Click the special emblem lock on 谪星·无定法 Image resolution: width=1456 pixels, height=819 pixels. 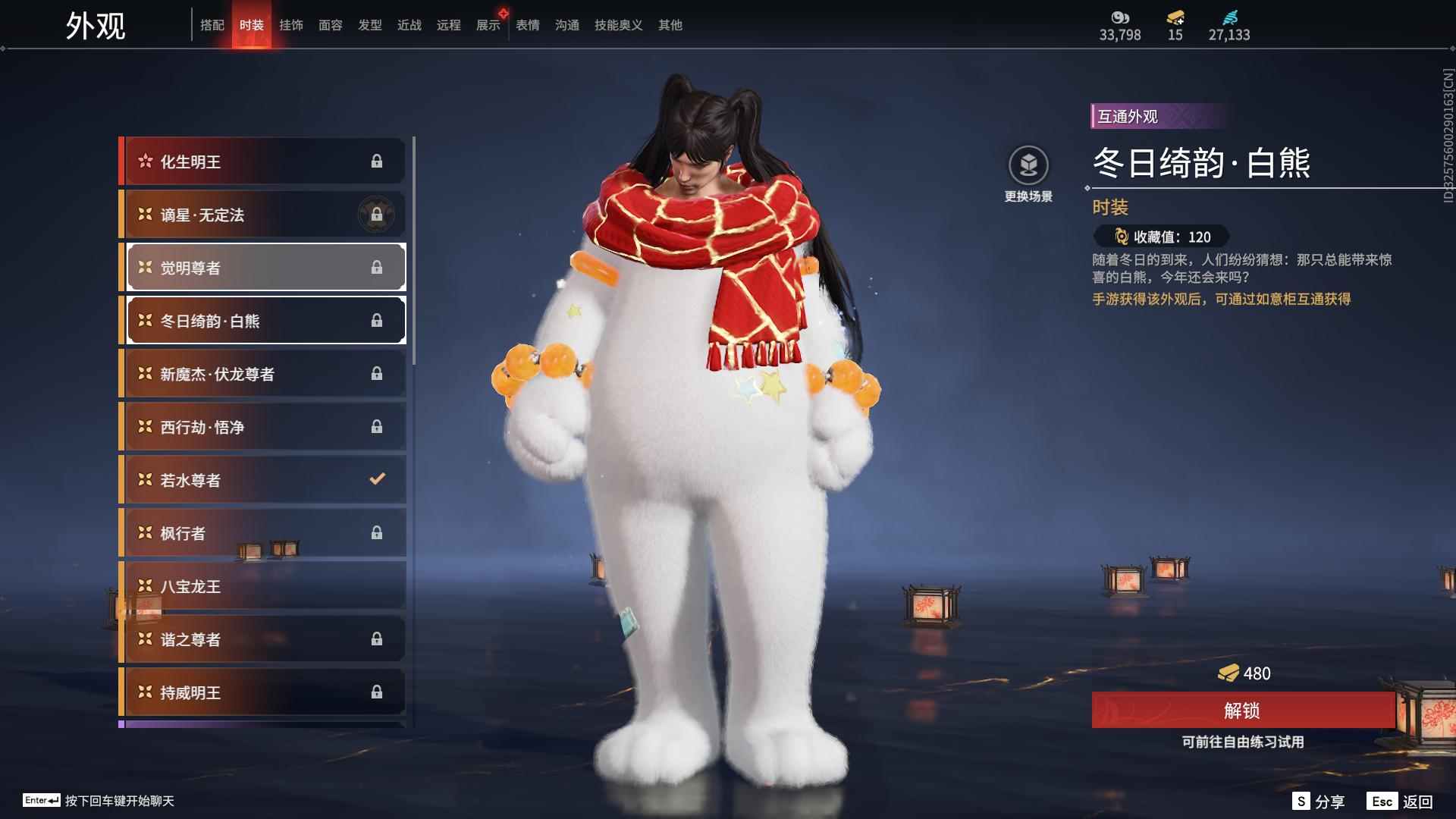[x=375, y=215]
